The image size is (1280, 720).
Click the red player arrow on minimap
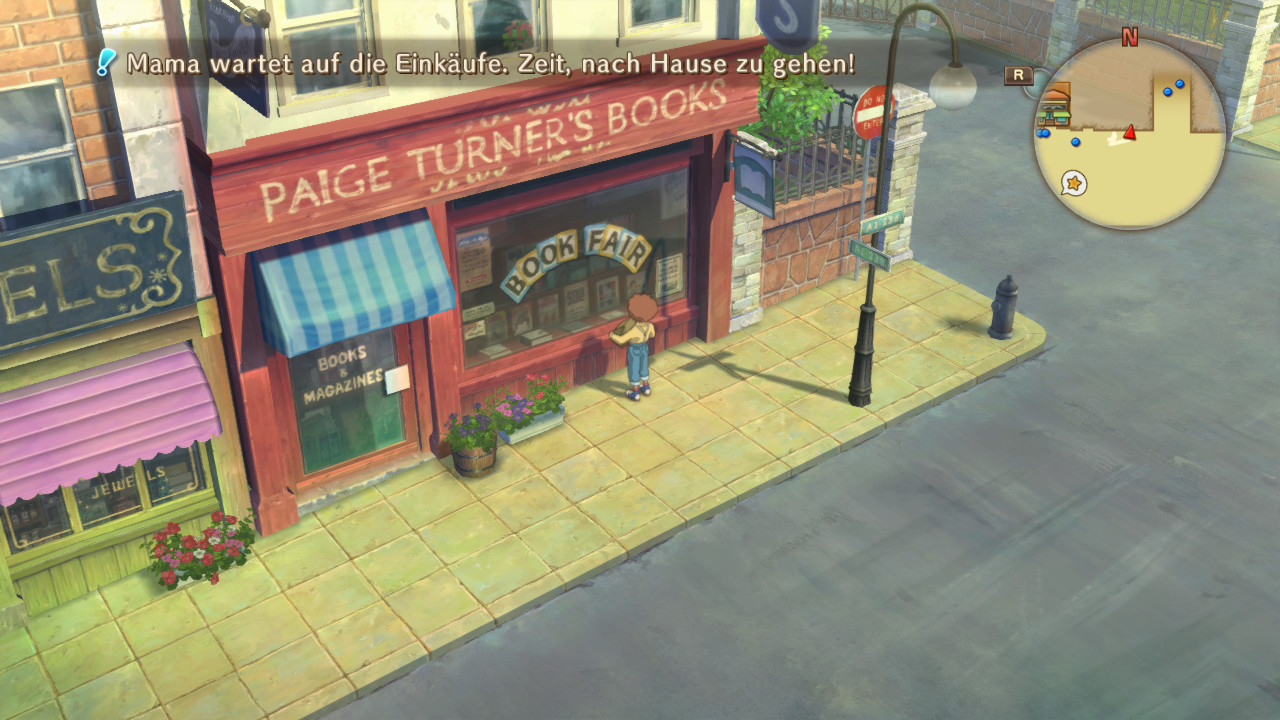coord(1130,133)
